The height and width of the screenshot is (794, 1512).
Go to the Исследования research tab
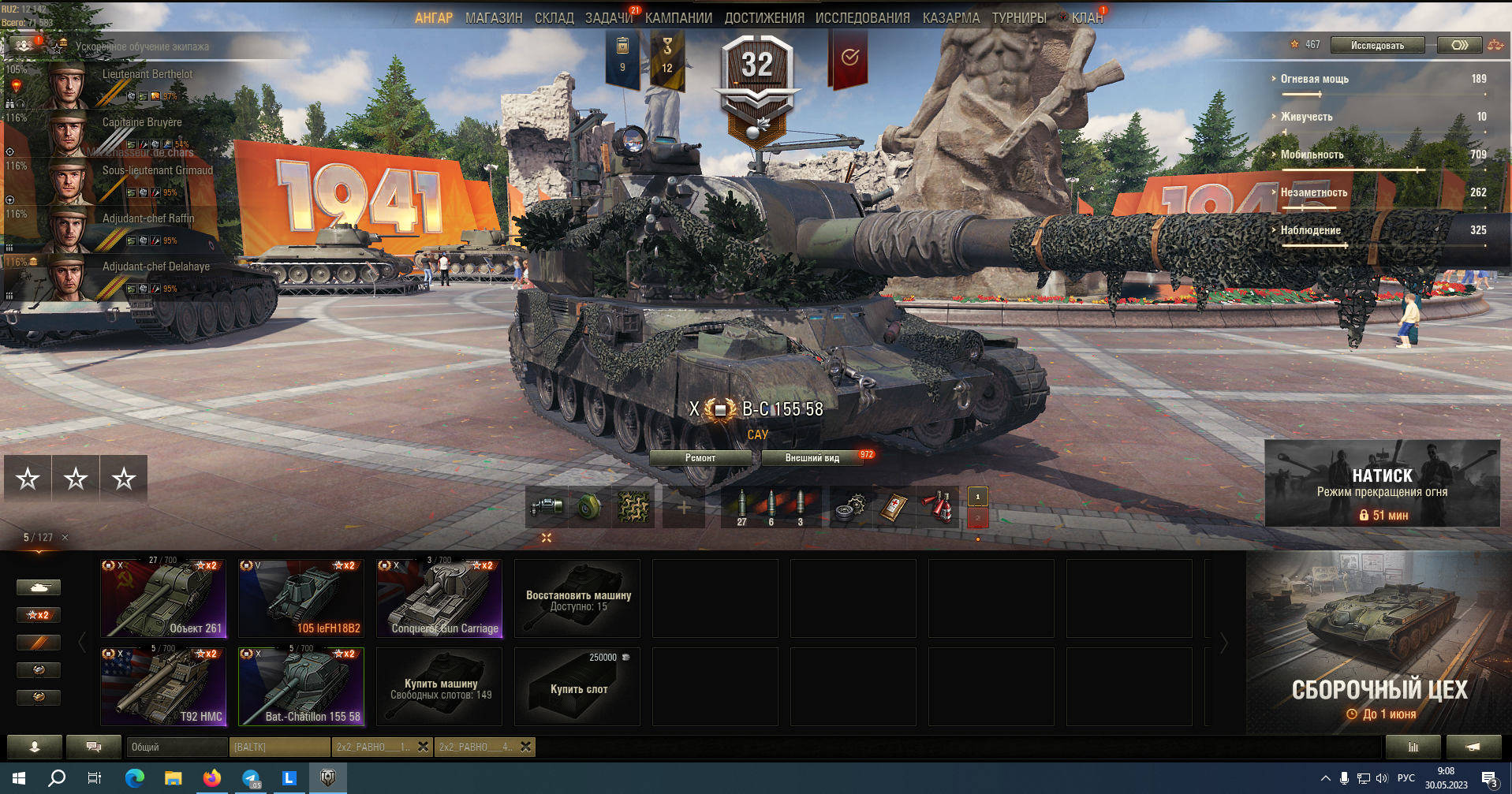click(x=862, y=18)
